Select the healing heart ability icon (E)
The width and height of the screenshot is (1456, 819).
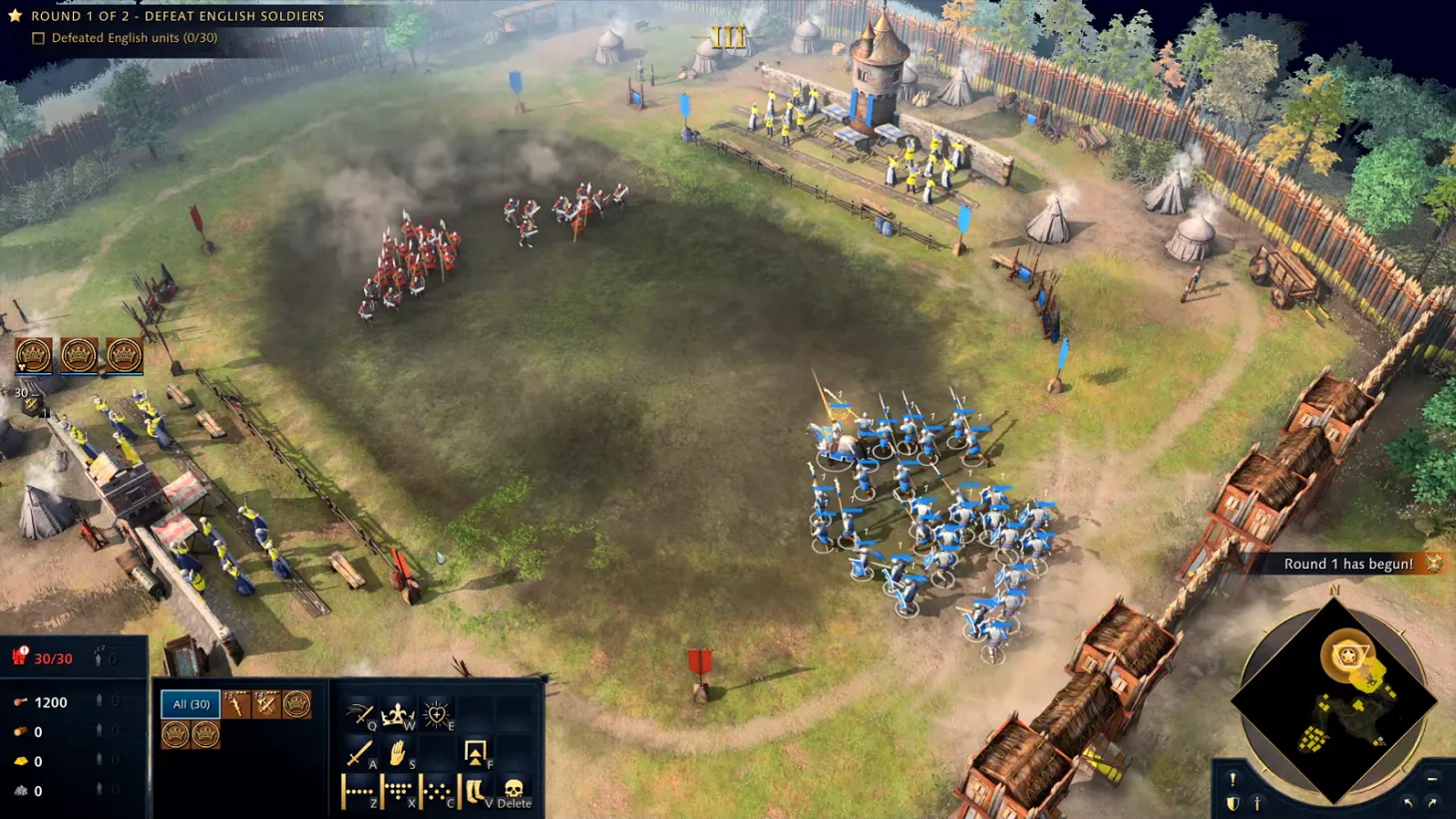coord(438,714)
